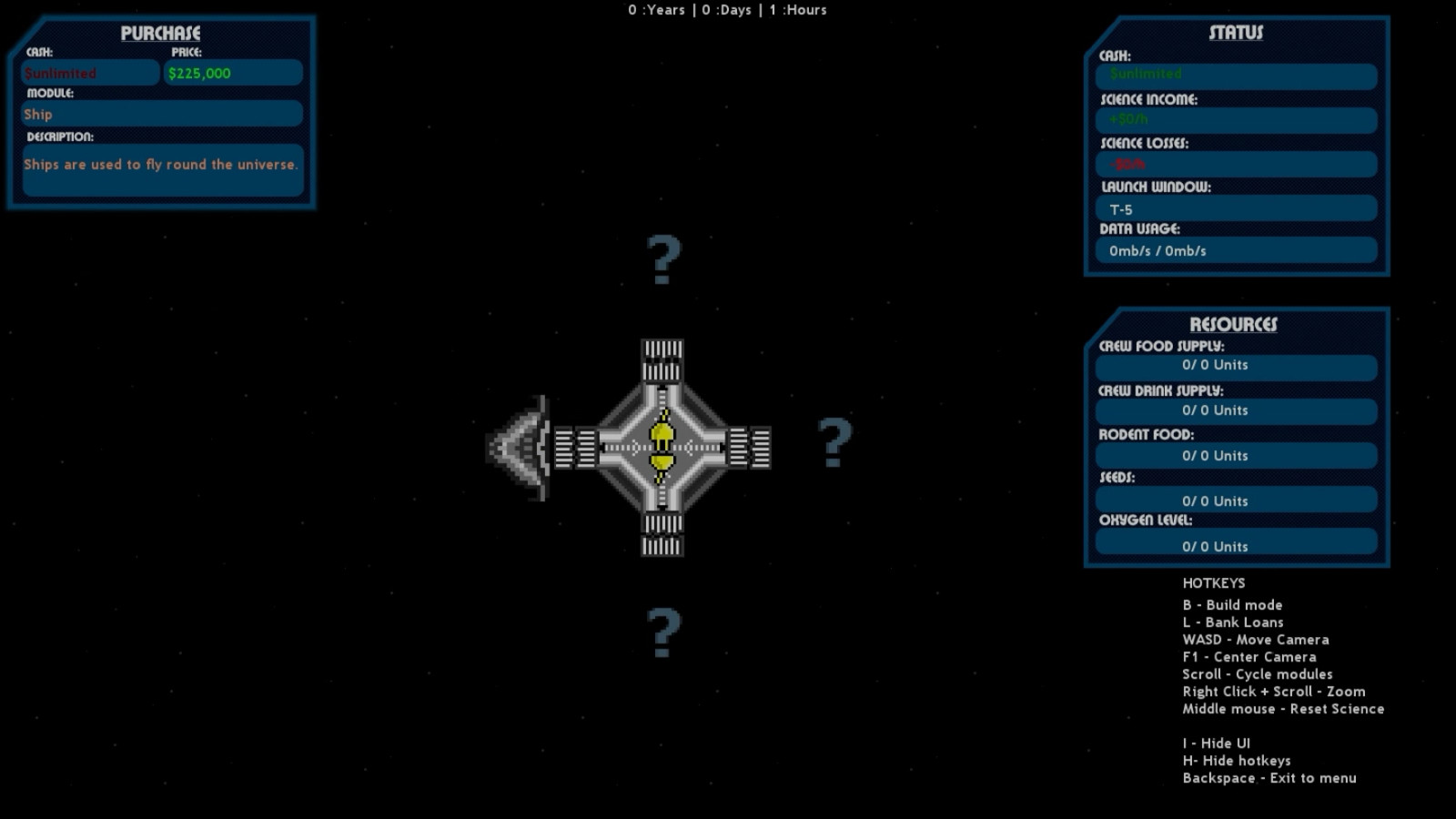Select the top solar panel module
1456x819 pixels.
coord(661,359)
